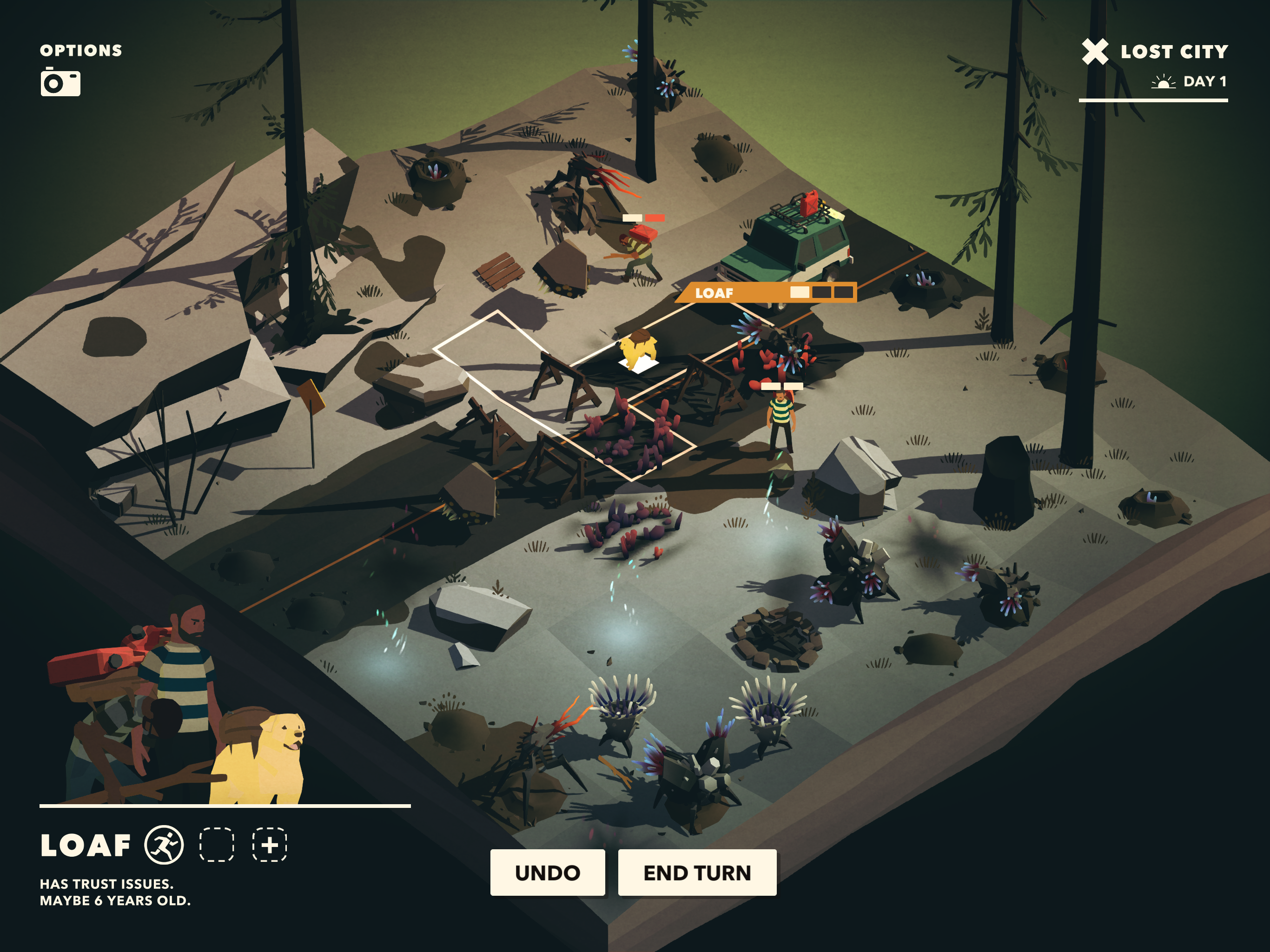Open the Options menu
The height and width of the screenshot is (952, 1270).
pos(81,51)
